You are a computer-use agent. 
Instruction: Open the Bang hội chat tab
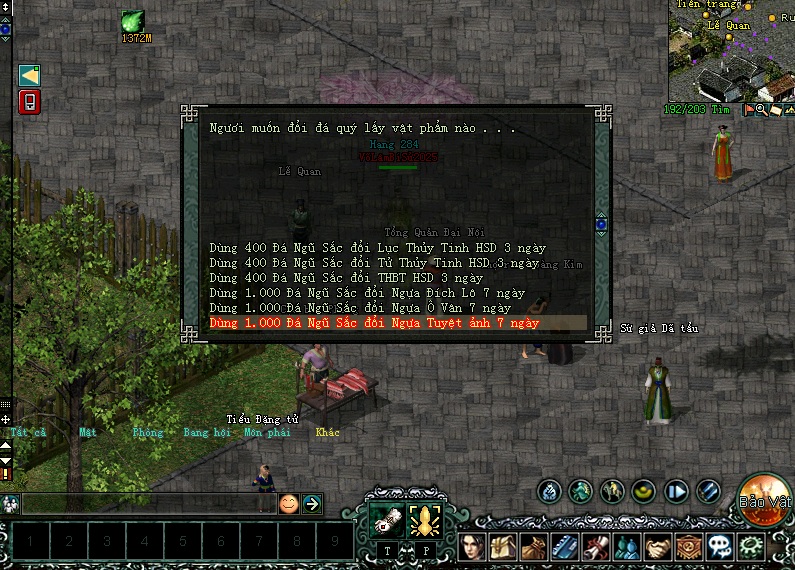click(207, 433)
